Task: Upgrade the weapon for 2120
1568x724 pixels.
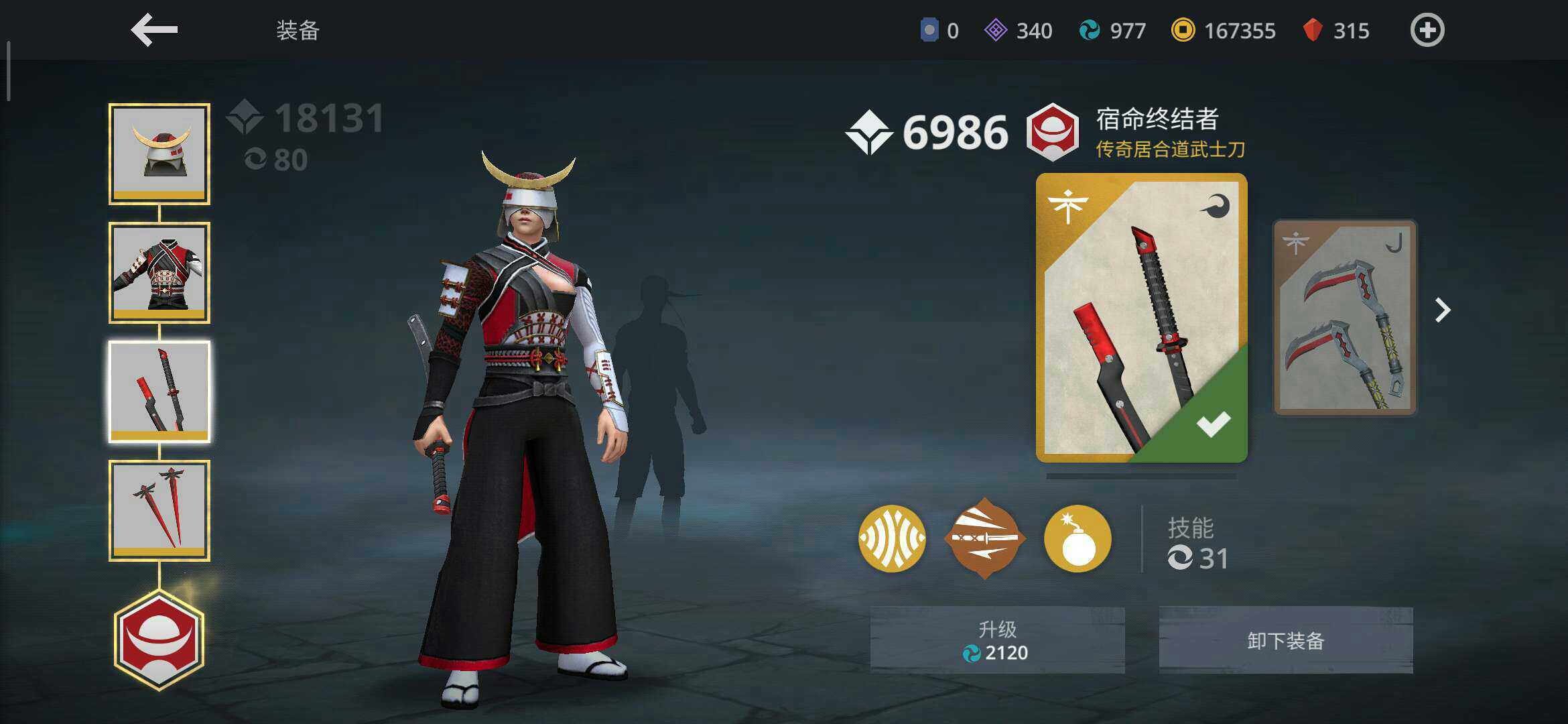Action: [997, 640]
